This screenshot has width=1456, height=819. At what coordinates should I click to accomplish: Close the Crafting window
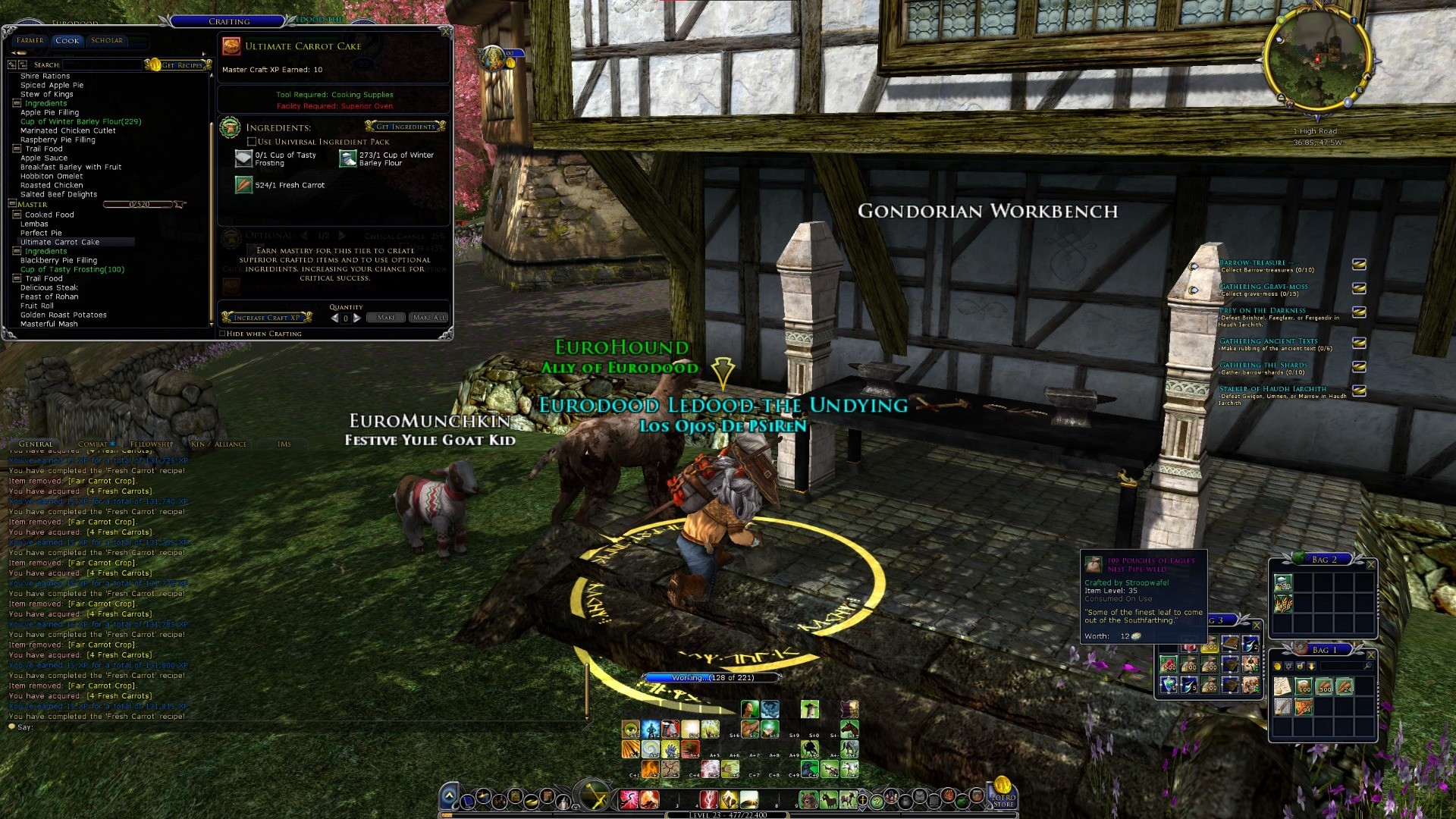click(x=446, y=32)
